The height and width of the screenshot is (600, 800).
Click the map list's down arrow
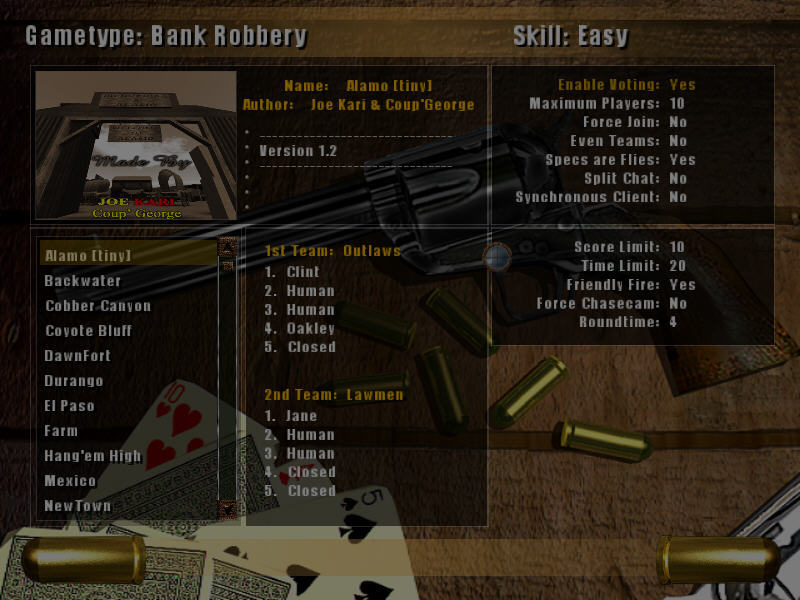[227, 509]
